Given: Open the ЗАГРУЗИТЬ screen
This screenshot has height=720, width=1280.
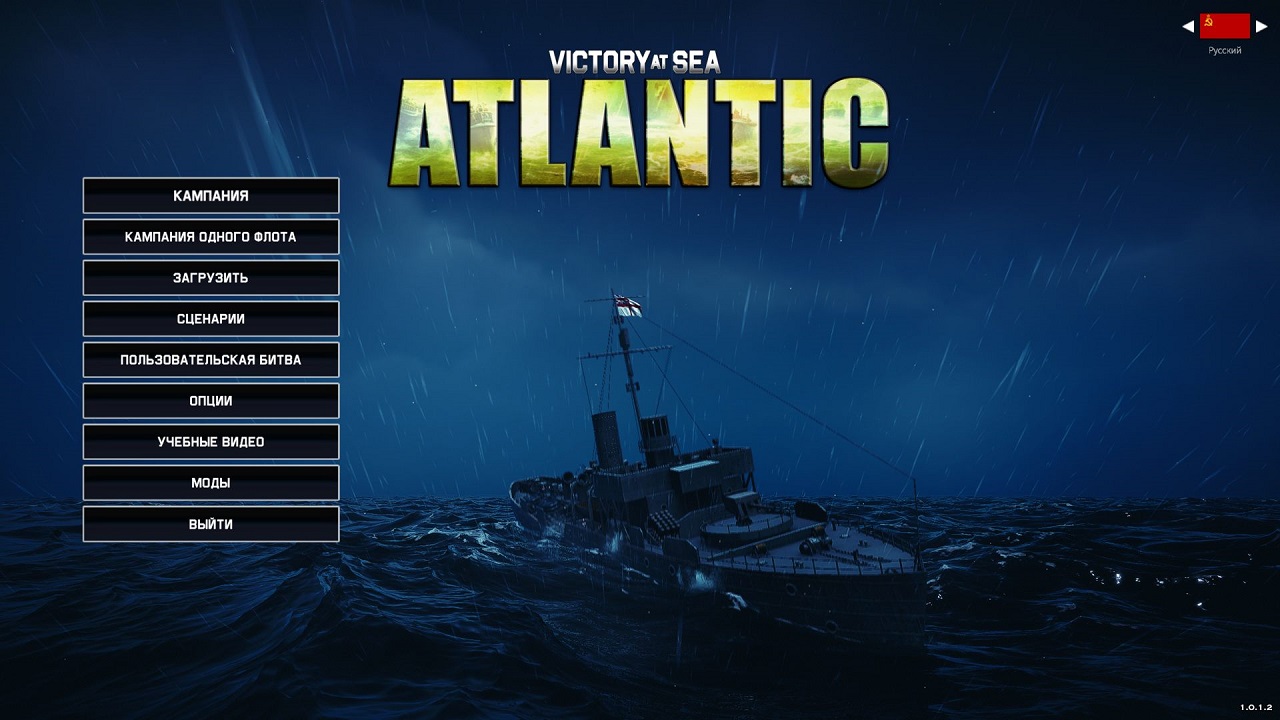Looking at the screenshot, I should pos(210,277).
